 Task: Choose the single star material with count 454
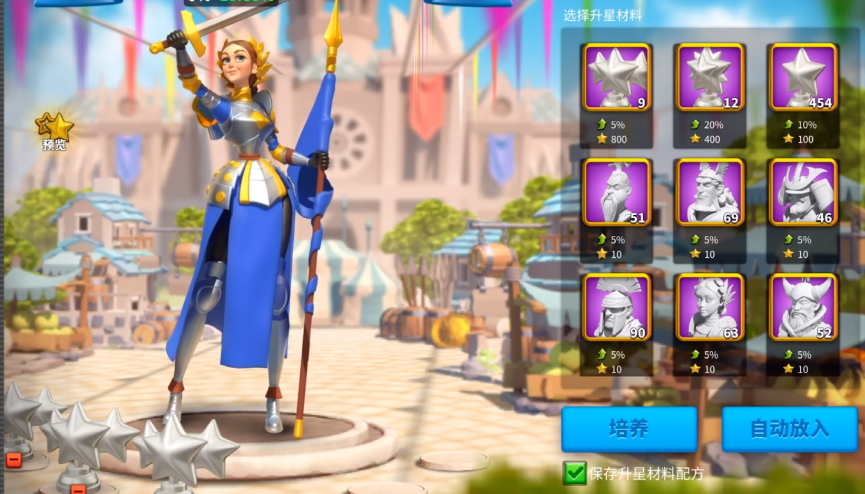[x=803, y=77]
